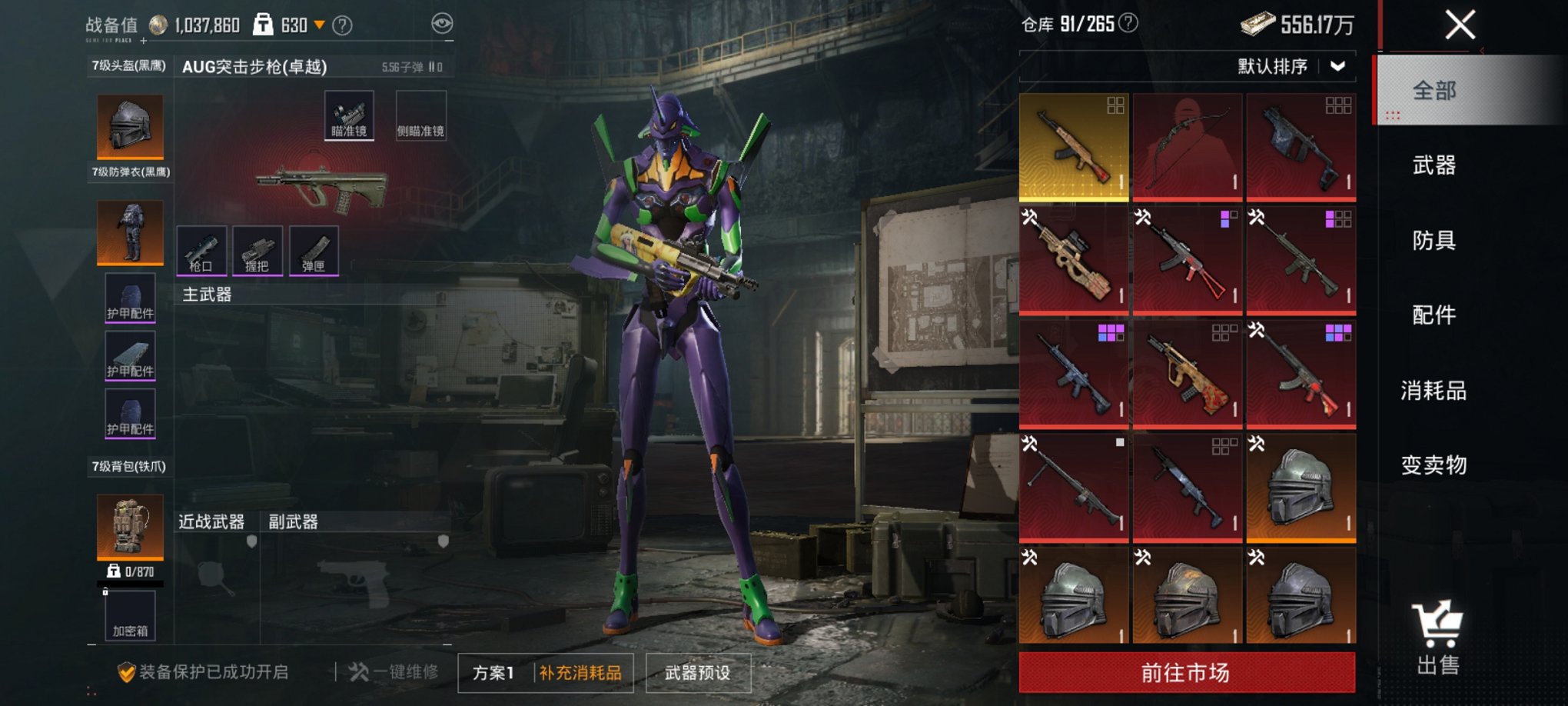Select the 变卖物 category tab
This screenshot has height=706, width=1568.
(x=1433, y=465)
